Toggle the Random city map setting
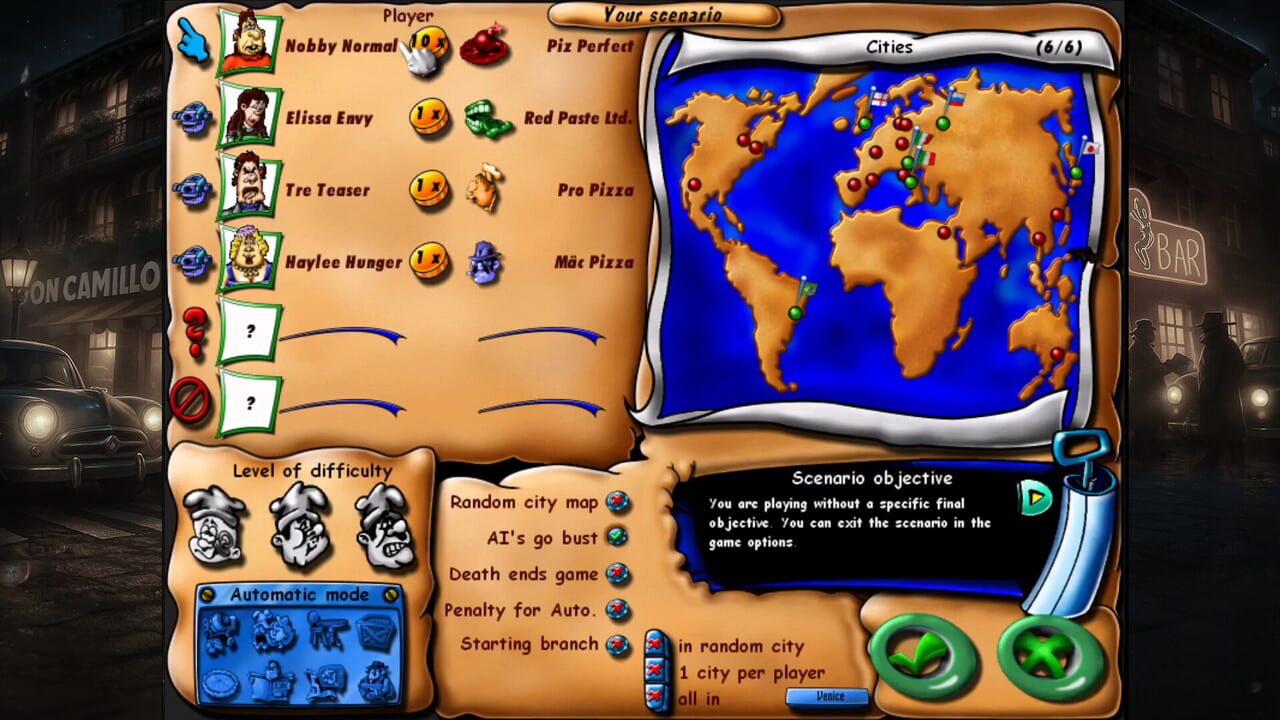The height and width of the screenshot is (720, 1280). [x=620, y=500]
